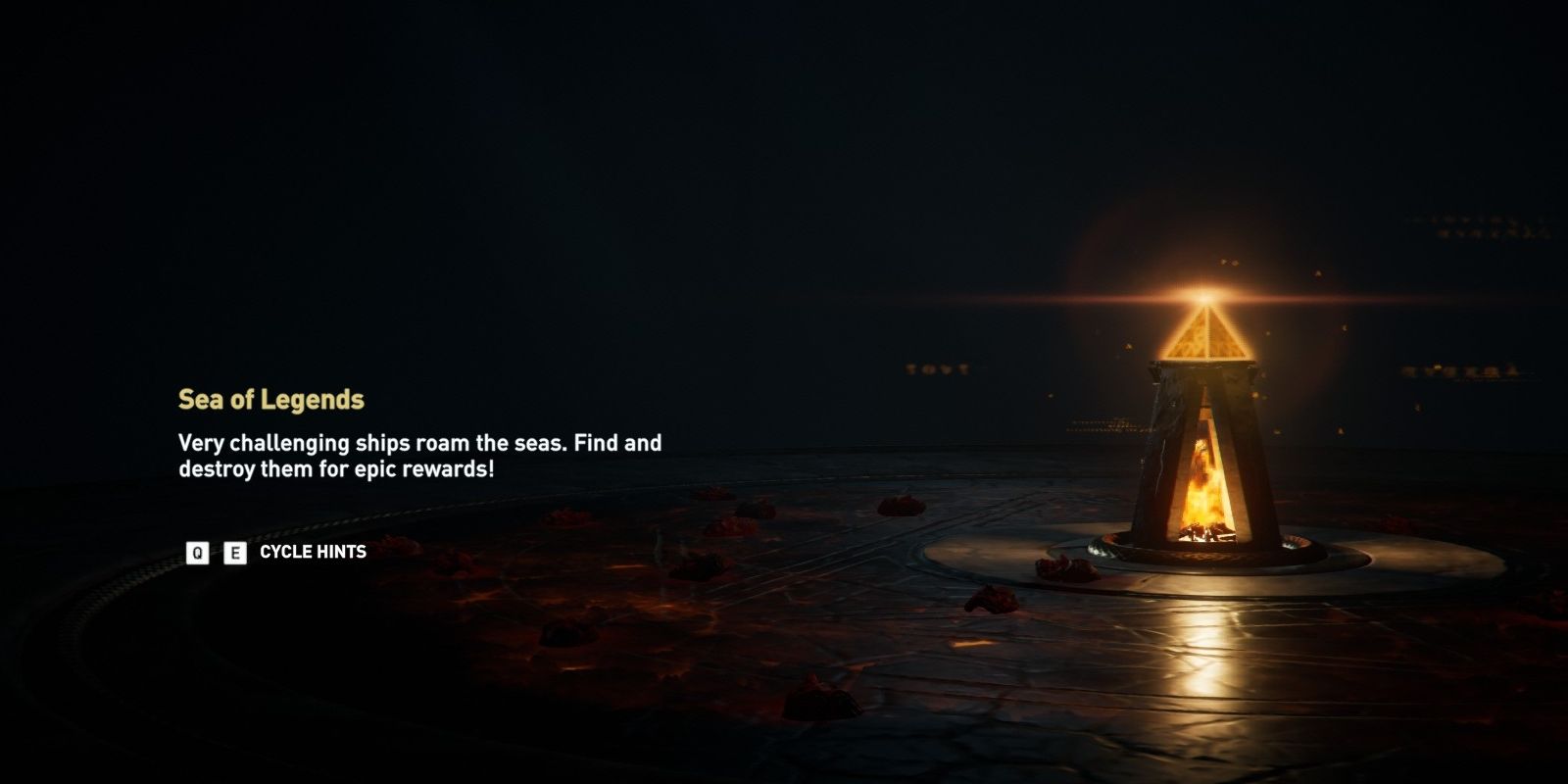This screenshot has width=1568, height=784.
Task: Click the epic rewards hint sentence
Action: [x=338, y=467]
